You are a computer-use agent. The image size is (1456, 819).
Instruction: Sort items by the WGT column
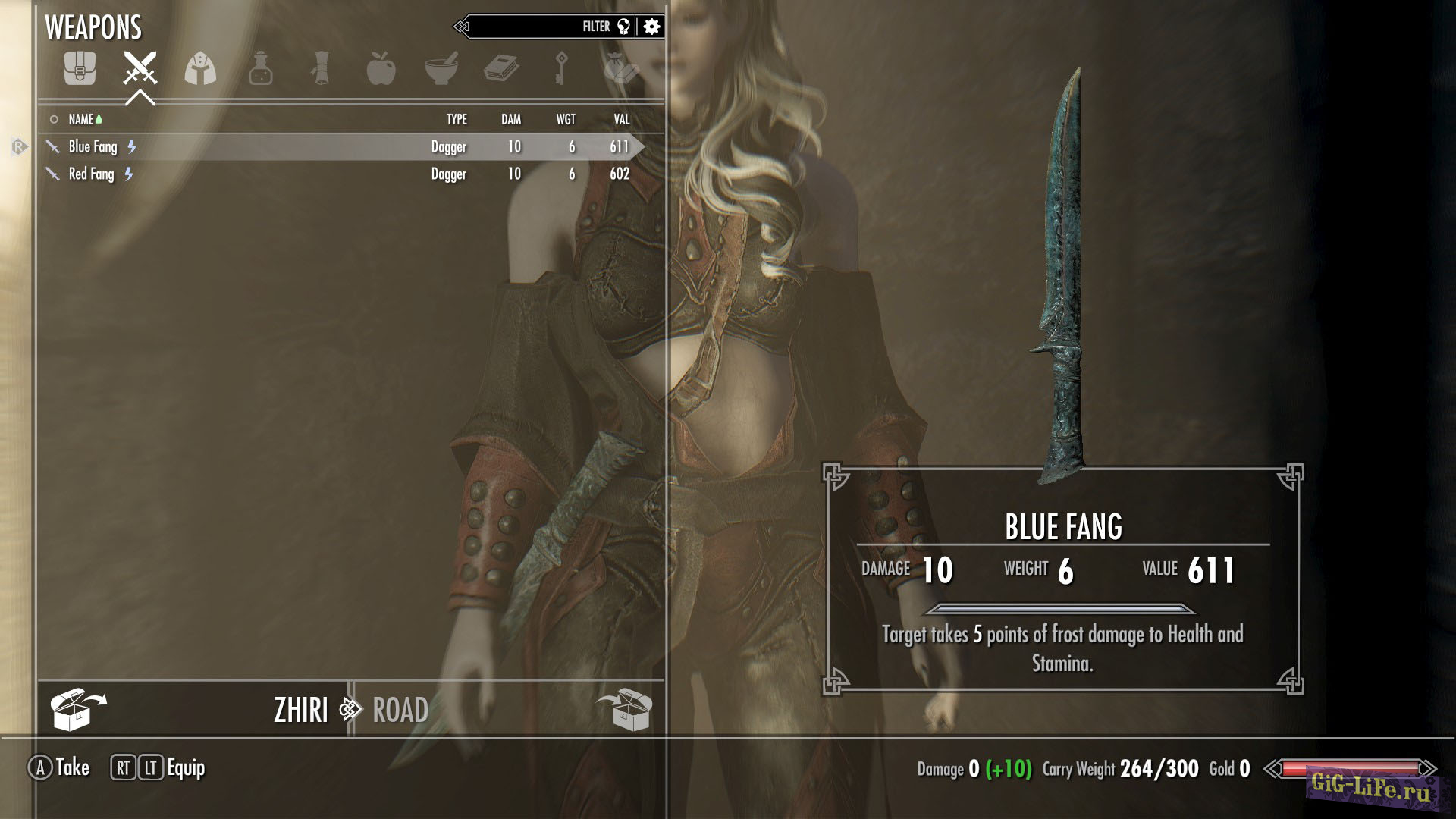[566, 119]
